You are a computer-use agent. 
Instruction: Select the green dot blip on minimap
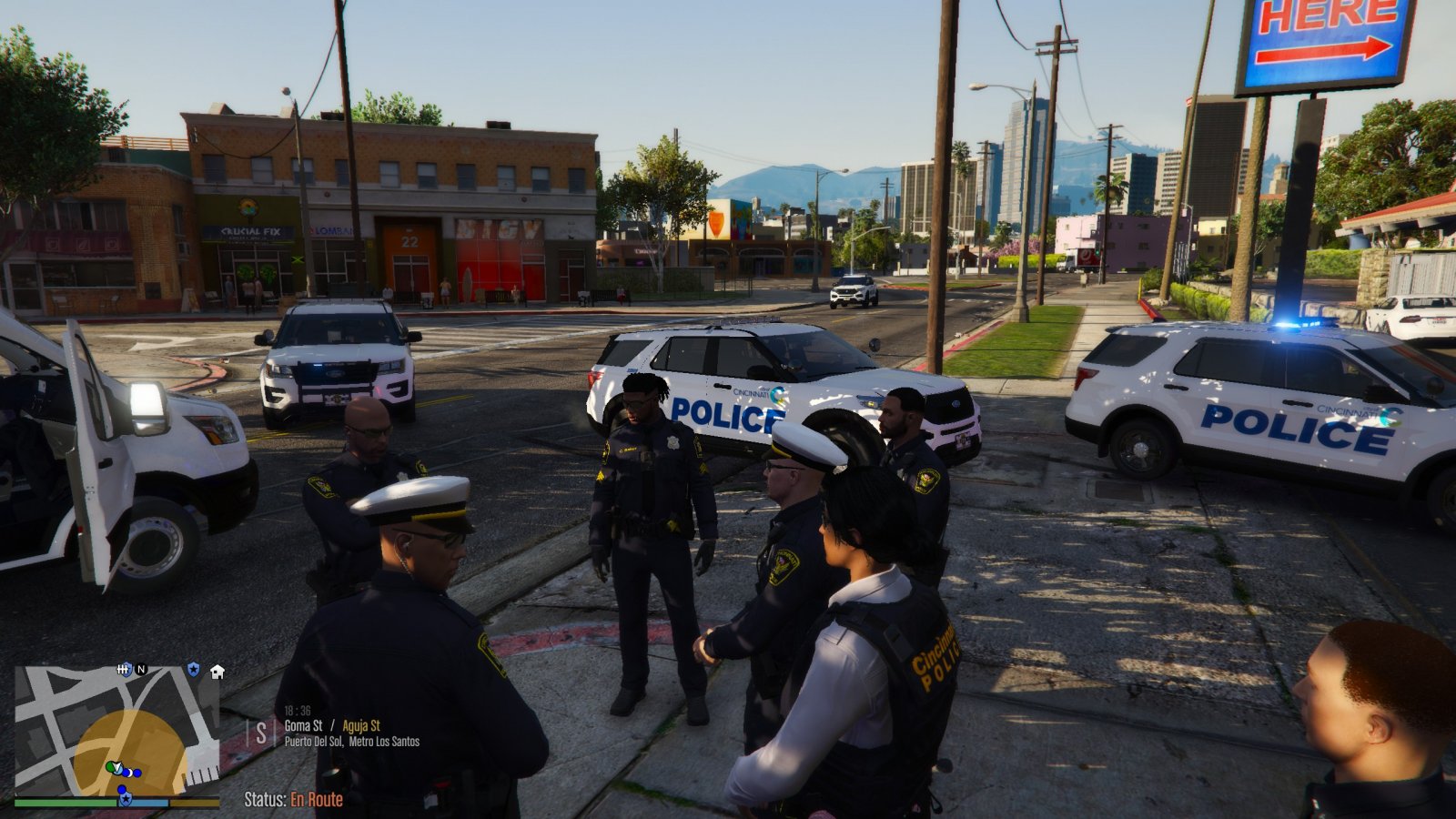[x=110, y=767]
